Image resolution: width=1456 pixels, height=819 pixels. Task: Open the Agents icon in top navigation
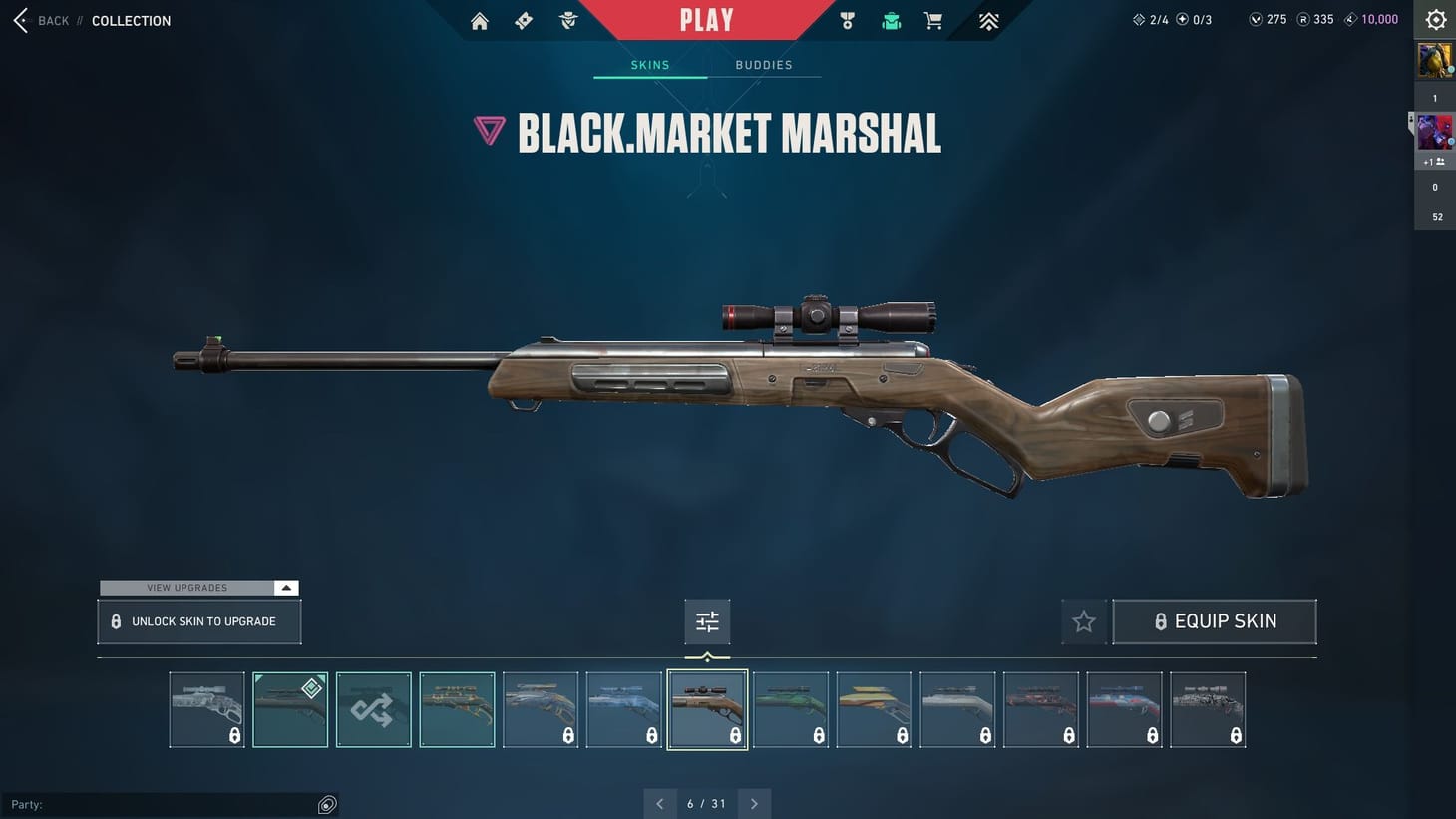(x=567, y=20)
